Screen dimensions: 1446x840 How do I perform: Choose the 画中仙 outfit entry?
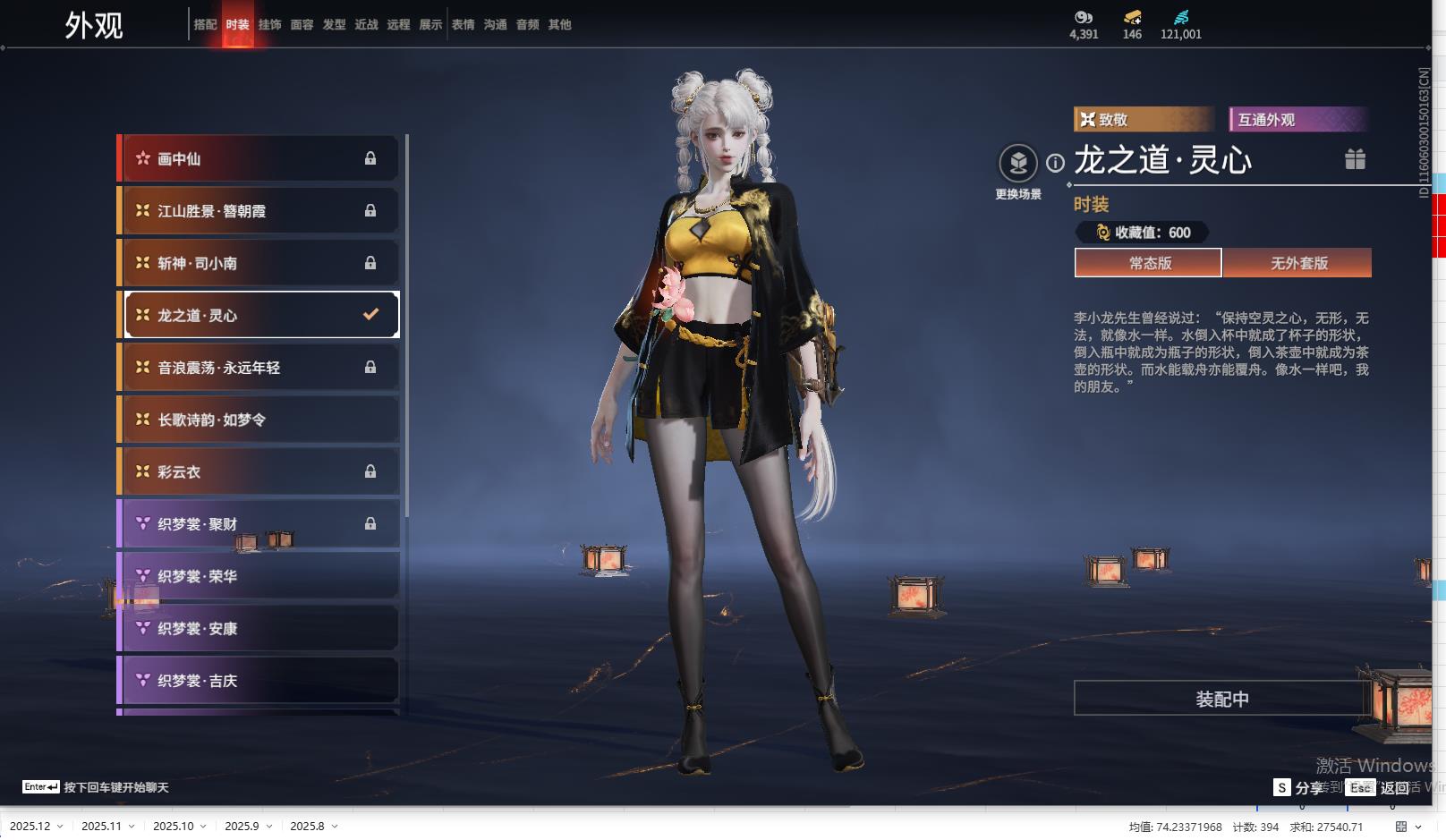click(x=259, y=158)
